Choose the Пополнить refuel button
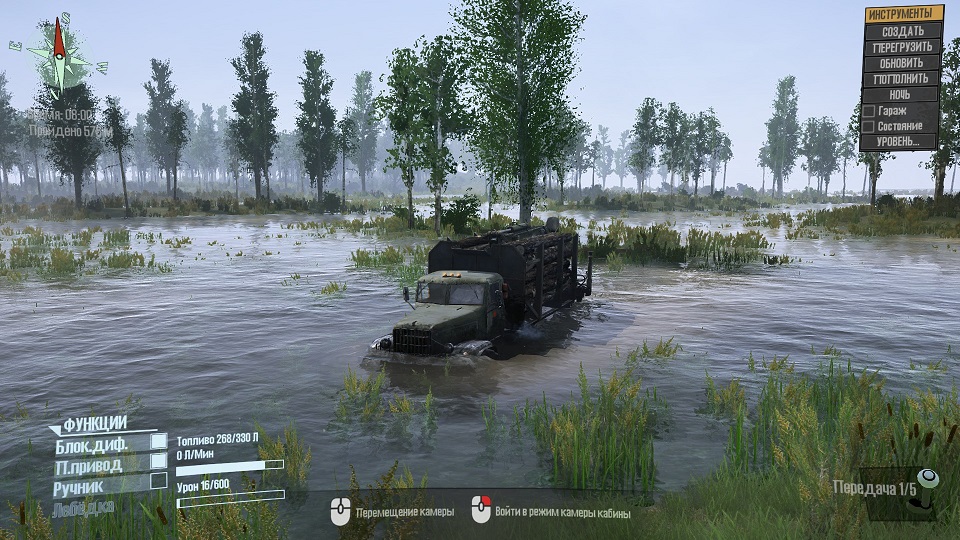This screenshot has width=960, height=540. pyautogui.click(x=902, y=79)
